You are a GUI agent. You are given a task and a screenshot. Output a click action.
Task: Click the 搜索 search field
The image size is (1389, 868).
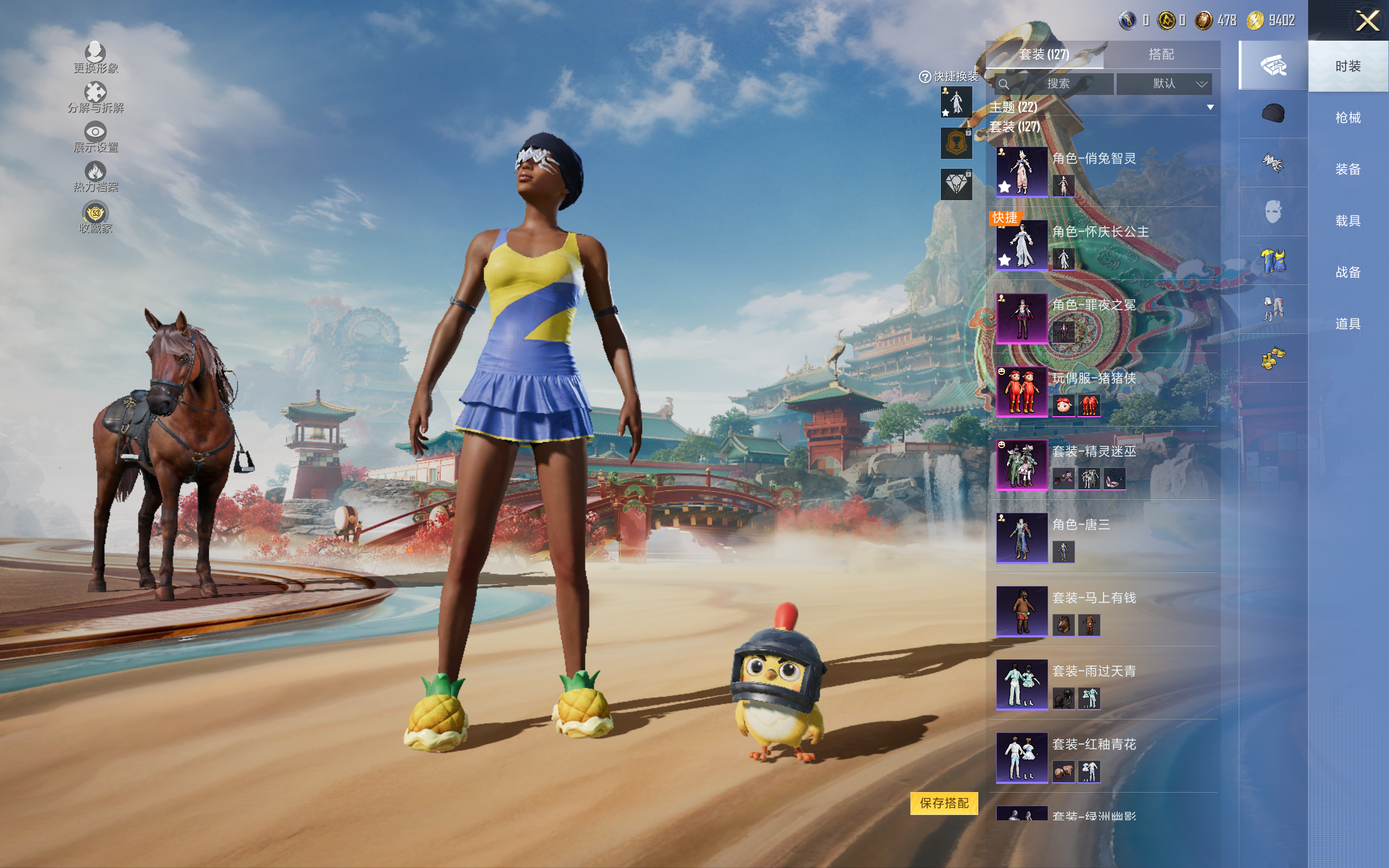click(1057, 84)
